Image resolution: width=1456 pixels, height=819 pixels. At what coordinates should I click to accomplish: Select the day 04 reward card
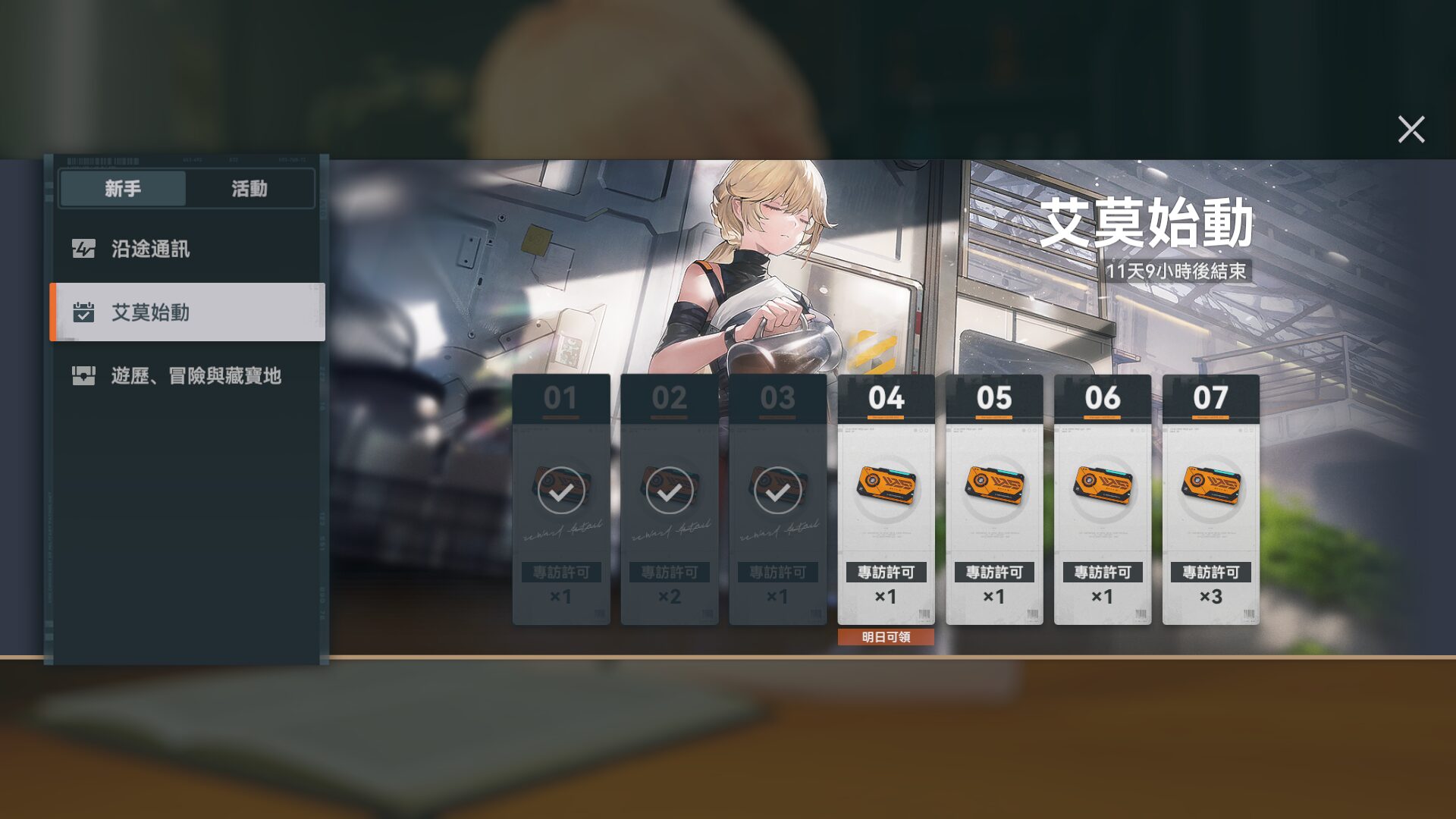pos(886,499)
